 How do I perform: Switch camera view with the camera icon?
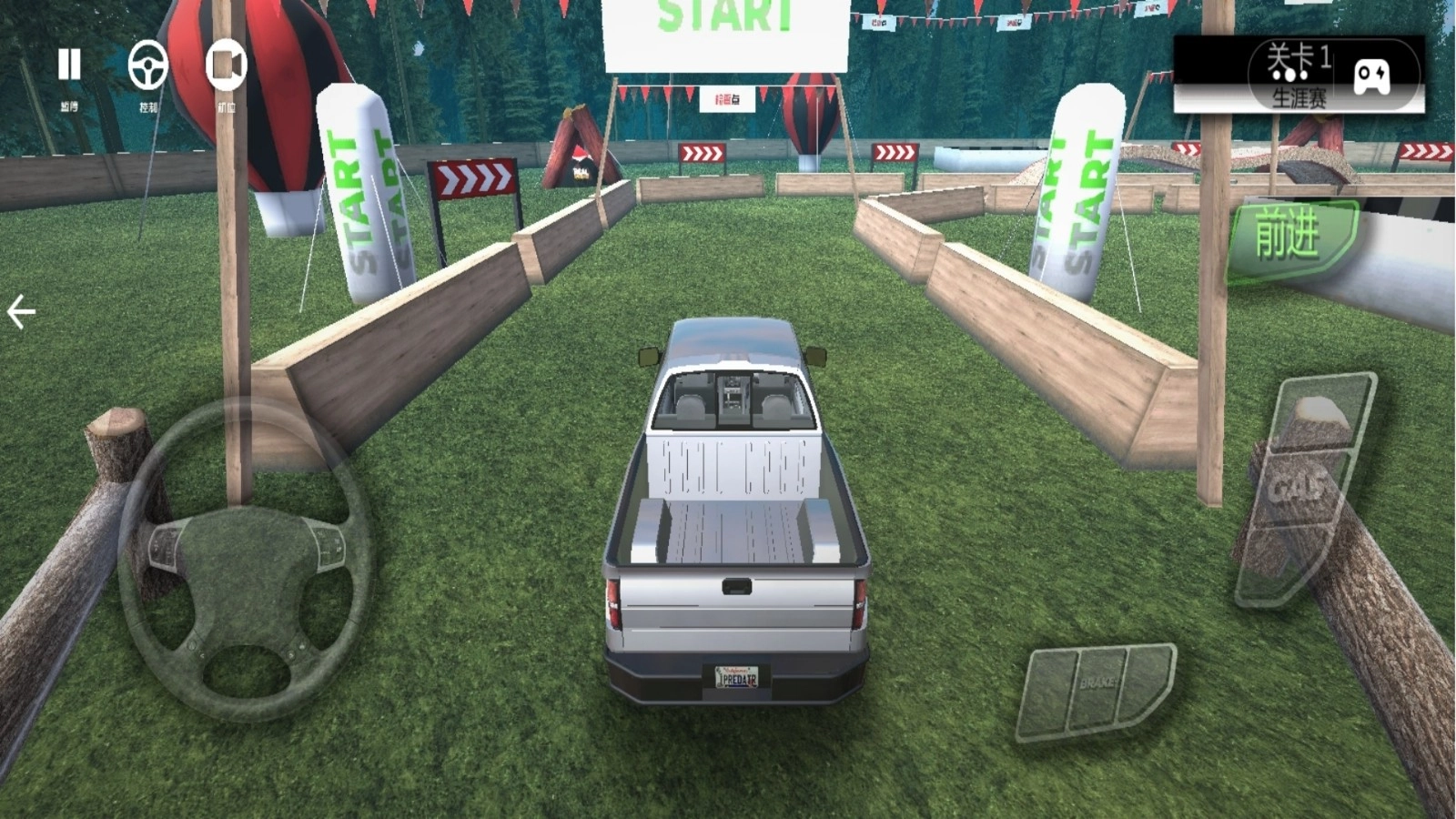[x=226, y=66]
